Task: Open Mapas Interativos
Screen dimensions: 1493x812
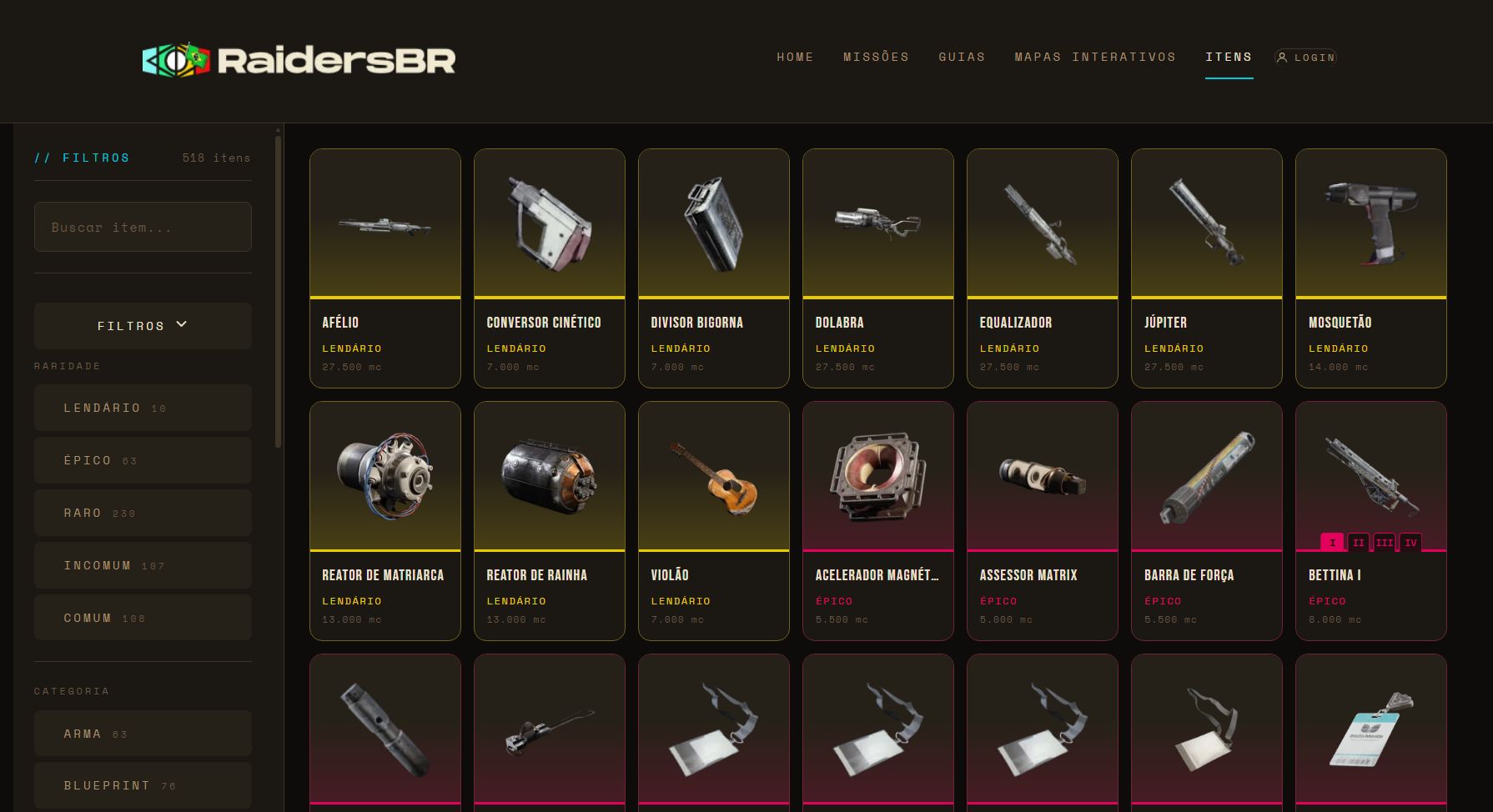Action: [x=1094, y=57]
